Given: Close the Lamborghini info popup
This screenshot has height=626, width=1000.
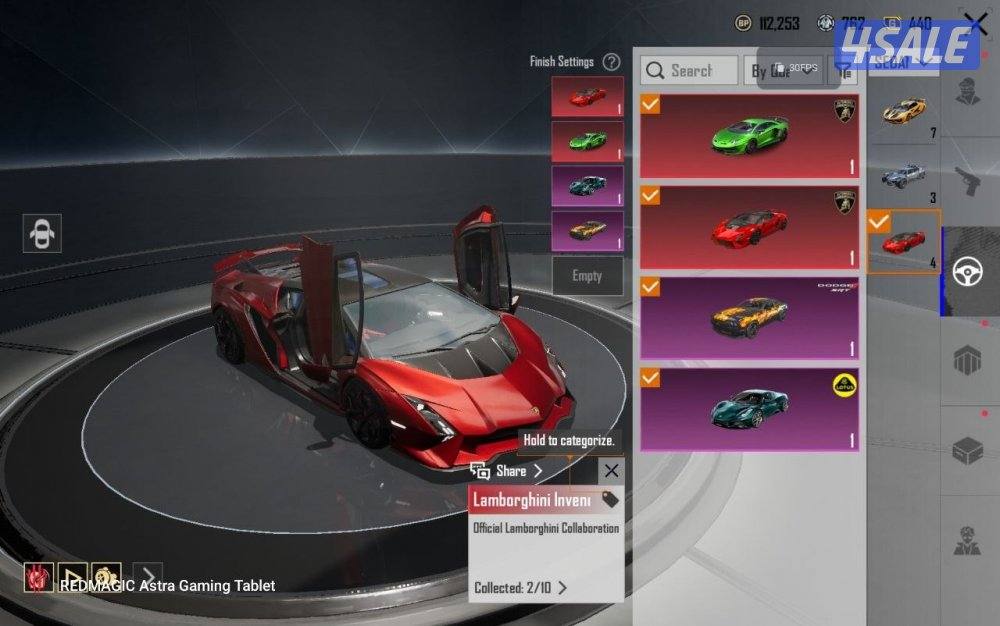Looking at the screenshot, I should pos(612,470).
